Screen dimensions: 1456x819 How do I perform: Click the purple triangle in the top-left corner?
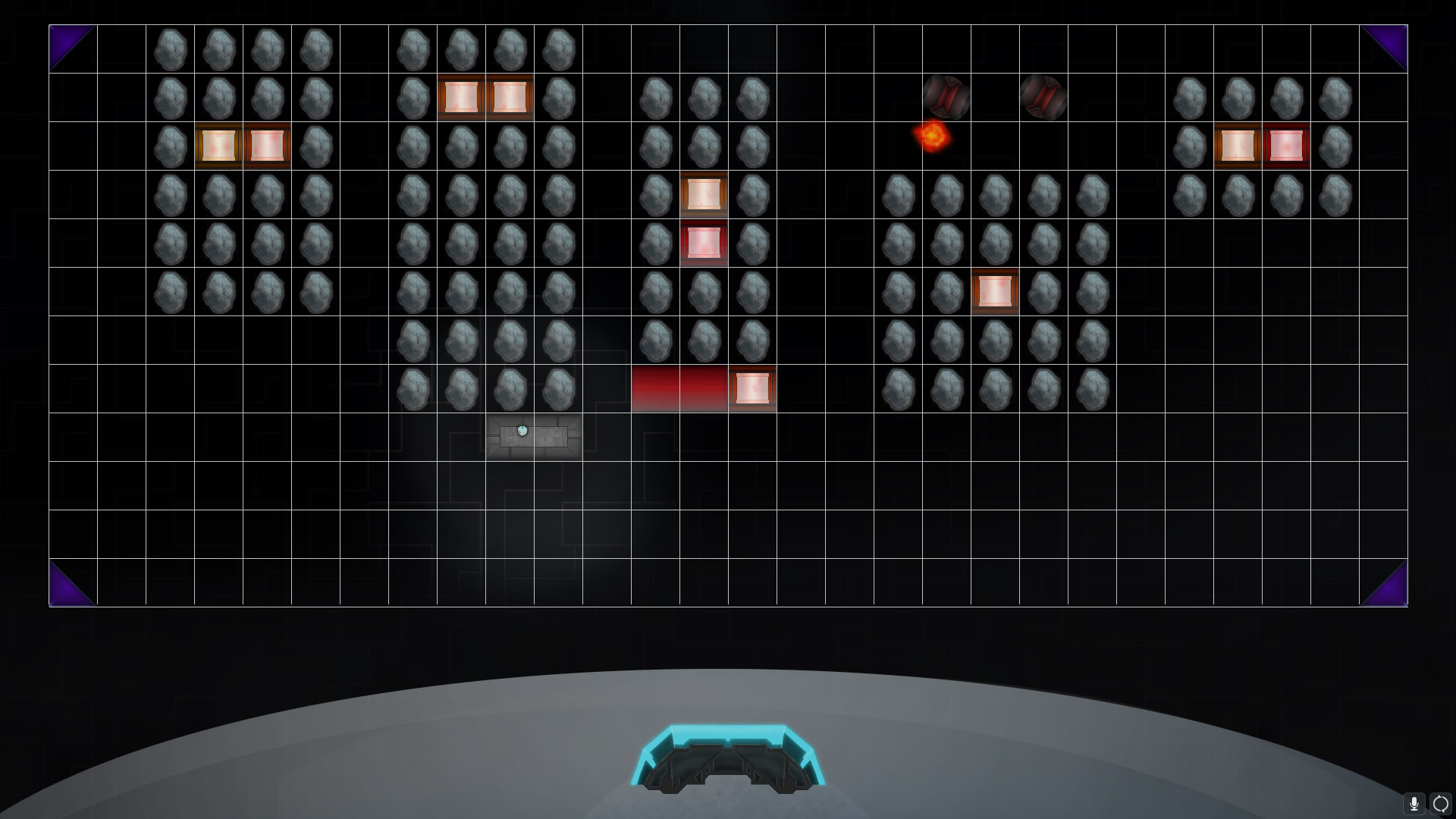coord(64,43)
